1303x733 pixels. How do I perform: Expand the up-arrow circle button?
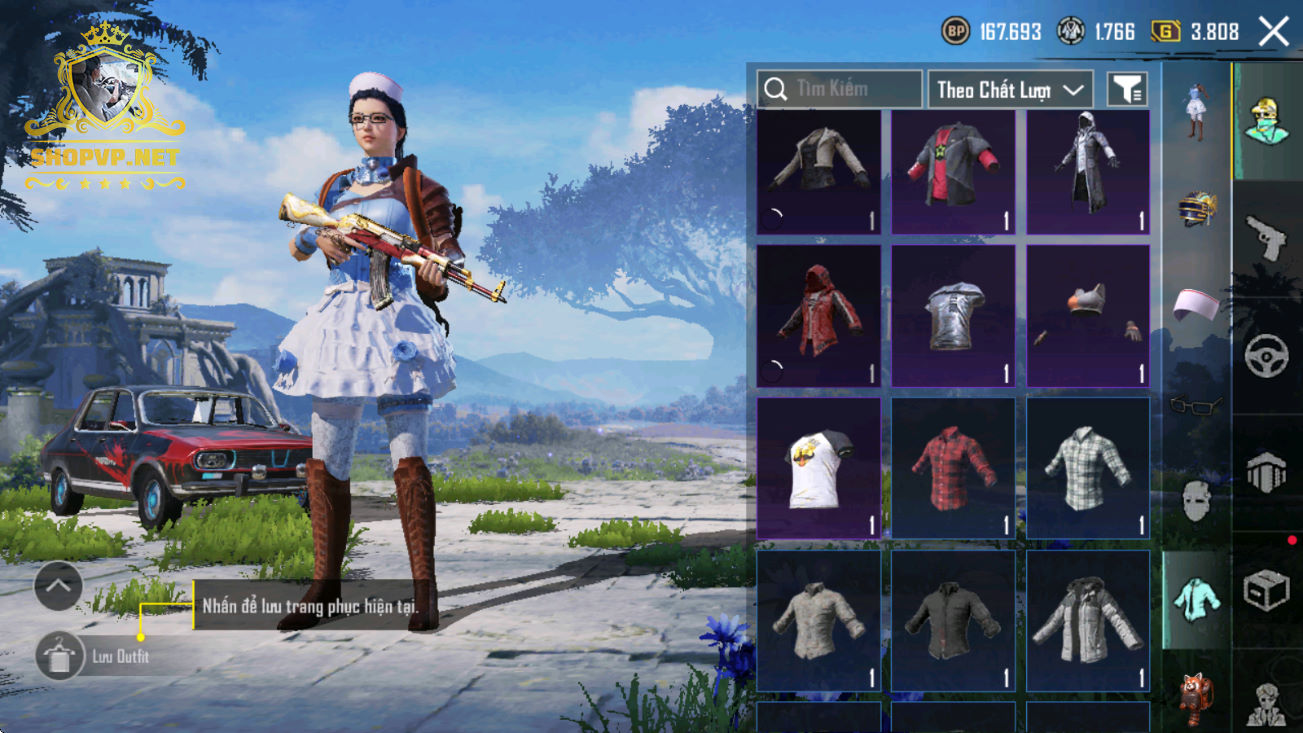58,587
